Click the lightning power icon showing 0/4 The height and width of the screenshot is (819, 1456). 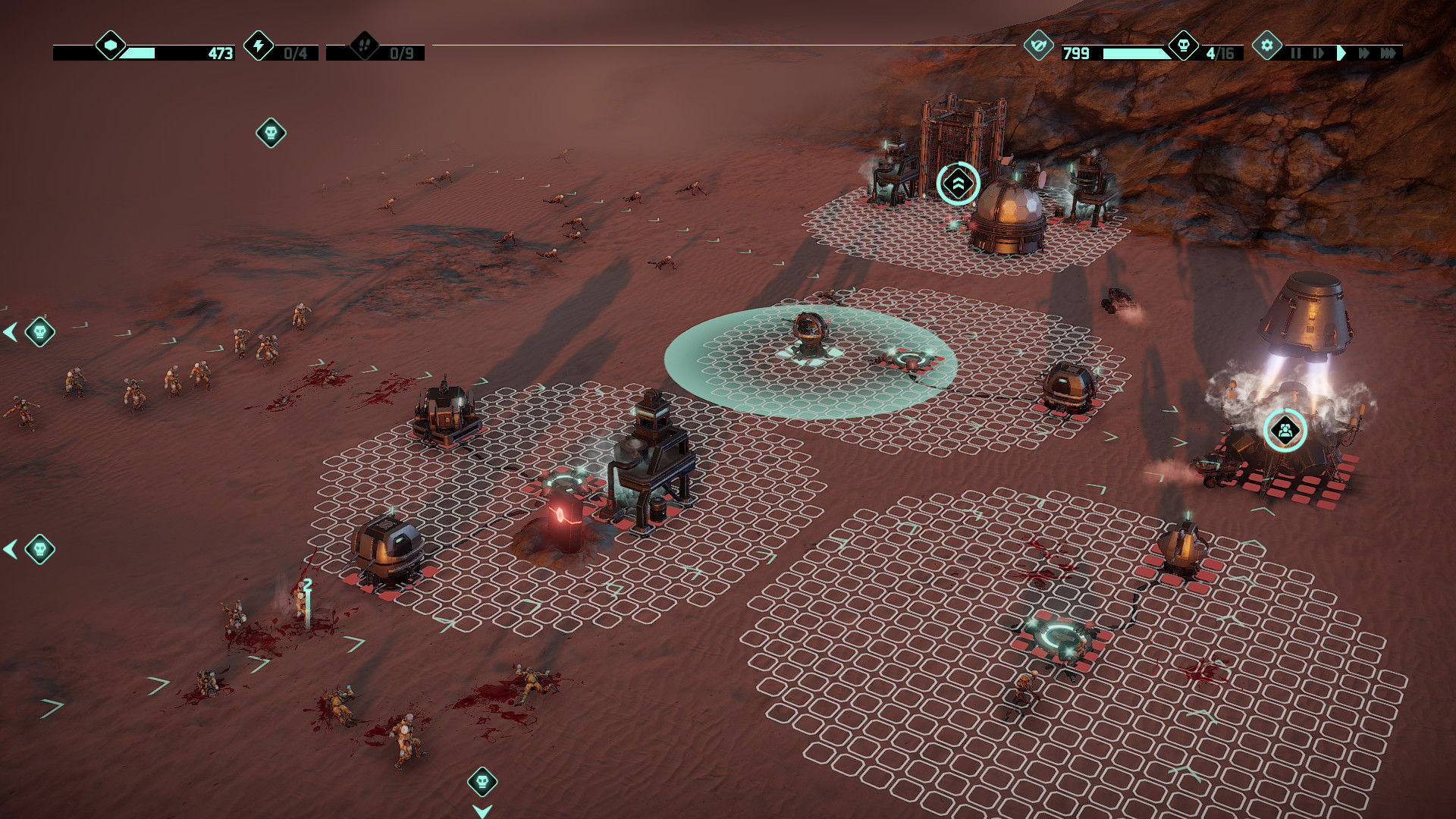click(259, 47)
